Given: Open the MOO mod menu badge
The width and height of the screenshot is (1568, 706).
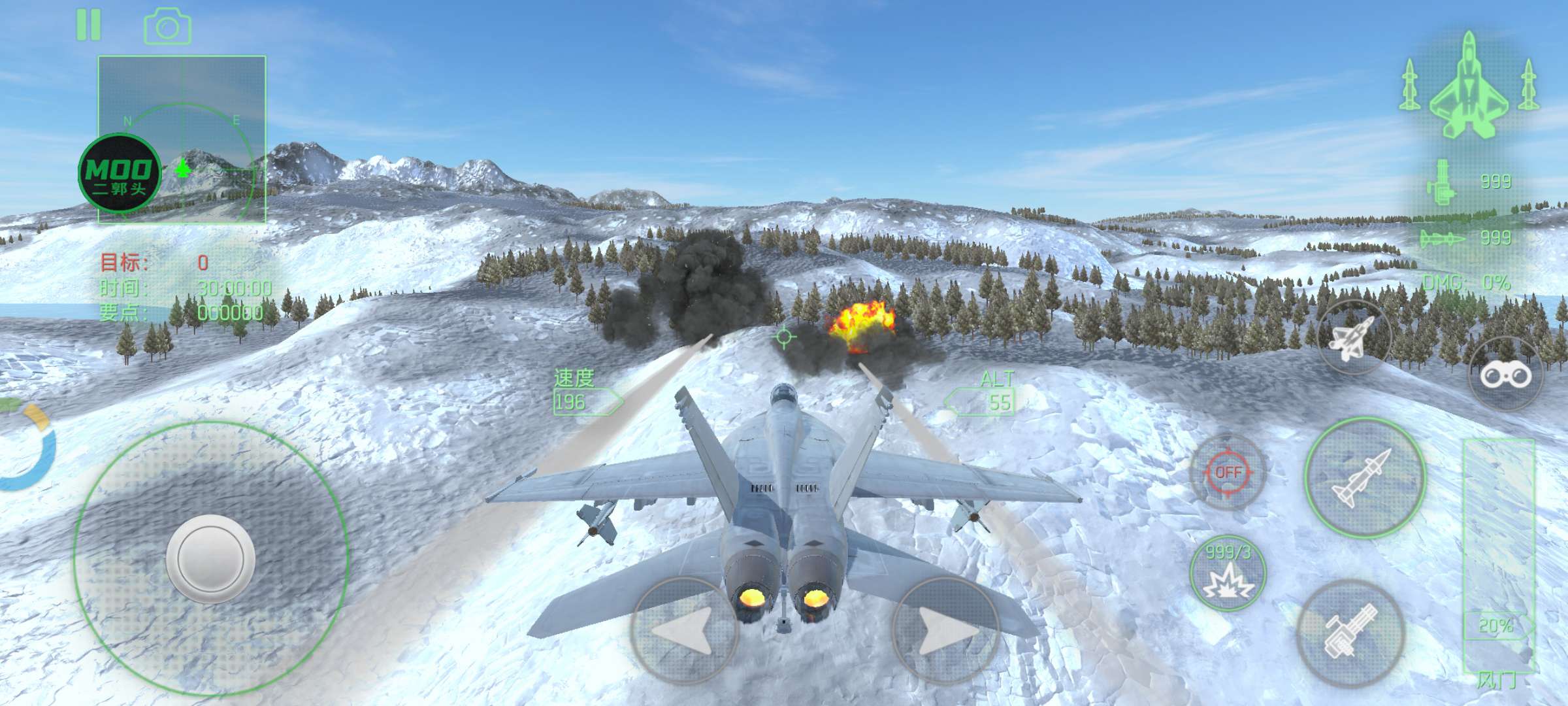Looking at the screenshot, I should [120, 173].
